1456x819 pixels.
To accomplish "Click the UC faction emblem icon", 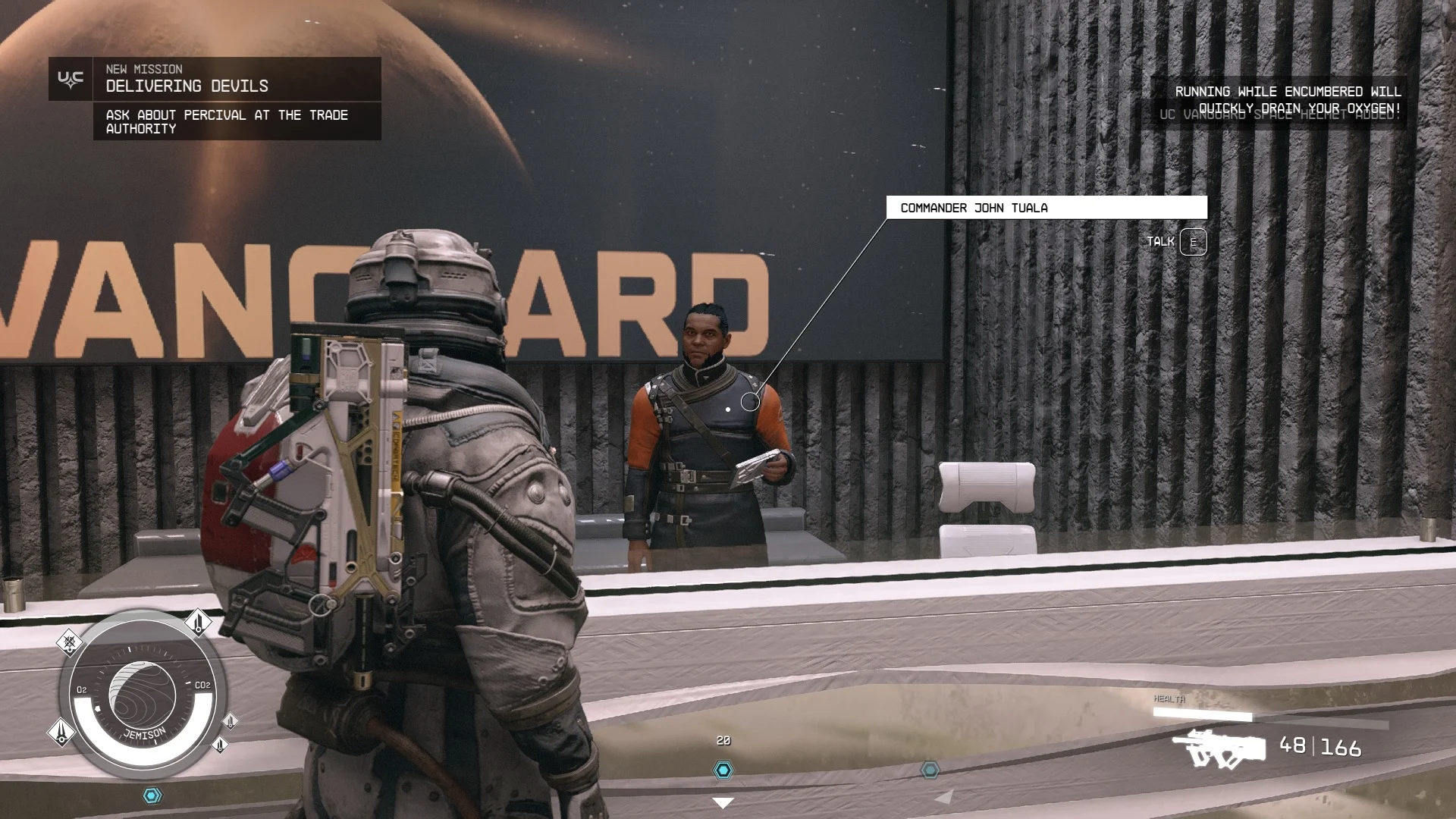I will coord(71,79).
